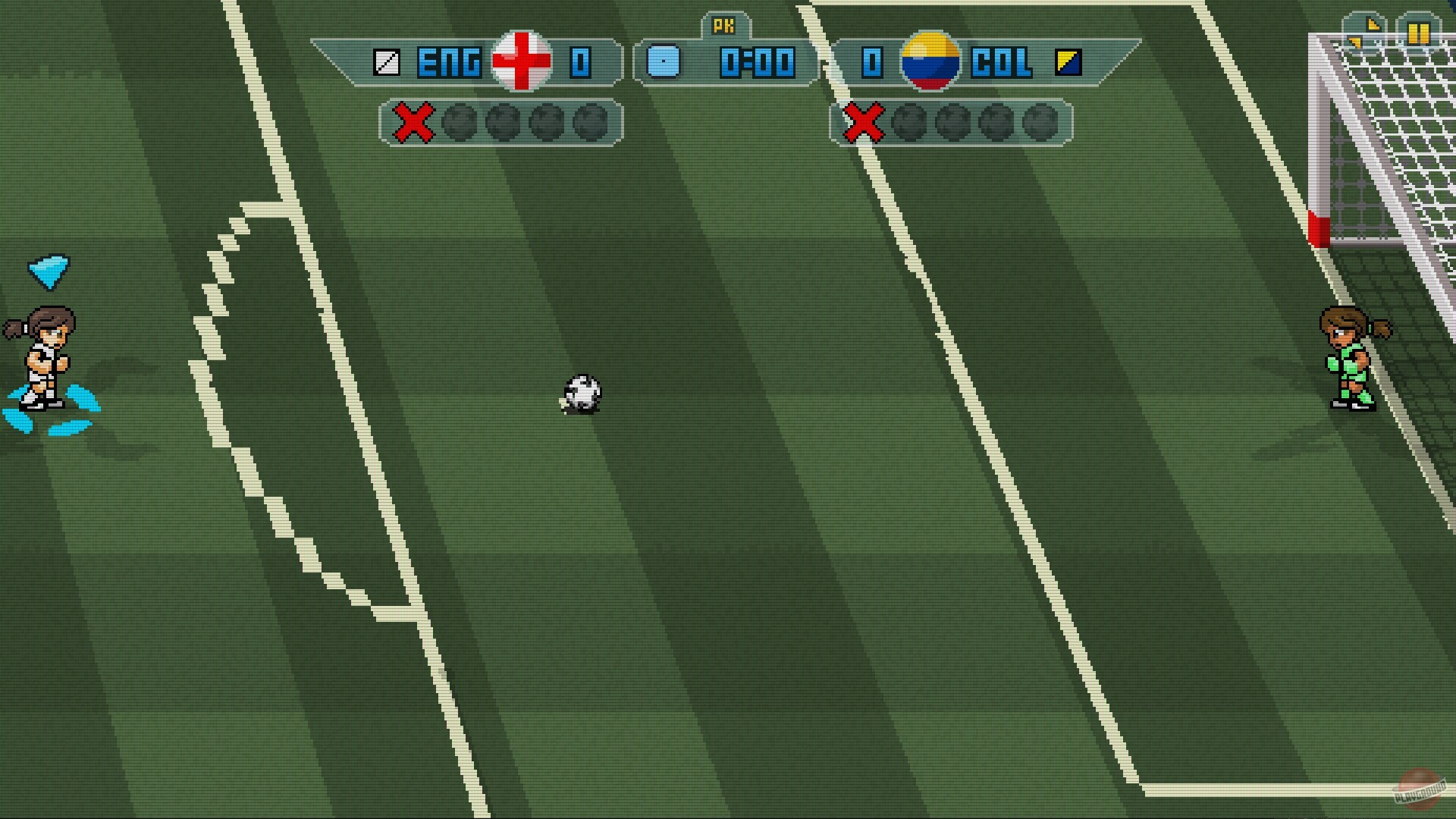Viewport: 1456px width, 819px height.
Task: Click the 0:00 match timer display
Action: pyautogui.click(x=758, y=64)
